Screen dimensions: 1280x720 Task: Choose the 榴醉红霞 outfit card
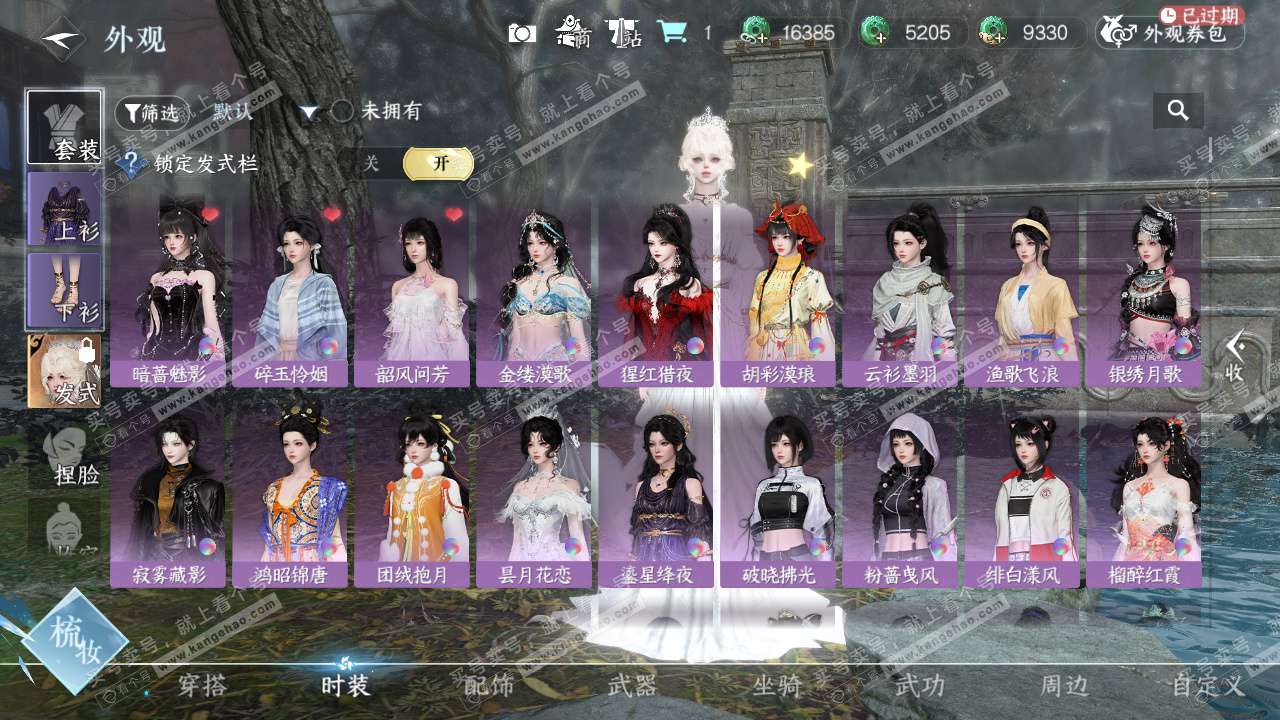1144,498
